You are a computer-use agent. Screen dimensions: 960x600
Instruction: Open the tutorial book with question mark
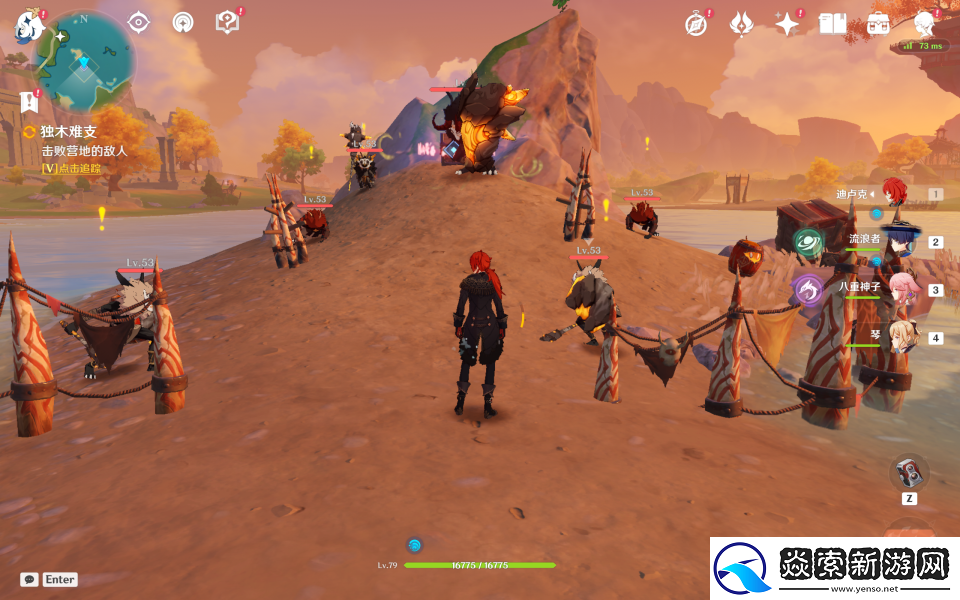click(x=227, y=22)
